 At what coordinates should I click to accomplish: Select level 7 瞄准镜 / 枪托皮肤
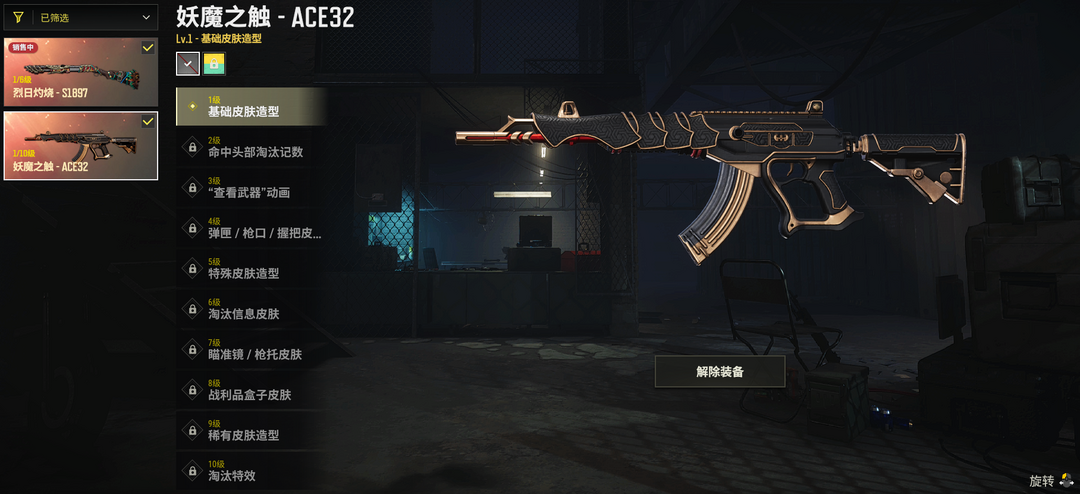pos(251,349)
